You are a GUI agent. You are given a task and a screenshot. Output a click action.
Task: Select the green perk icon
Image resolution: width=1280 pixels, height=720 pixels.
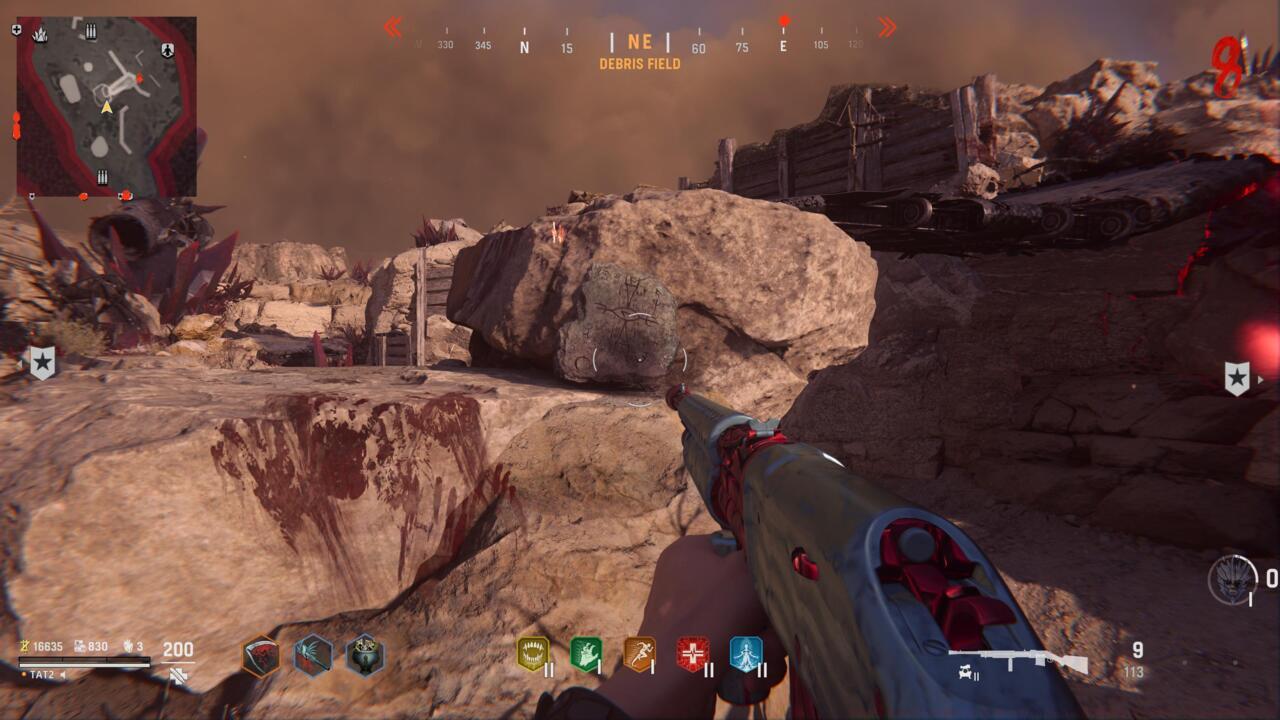(586, 654)
